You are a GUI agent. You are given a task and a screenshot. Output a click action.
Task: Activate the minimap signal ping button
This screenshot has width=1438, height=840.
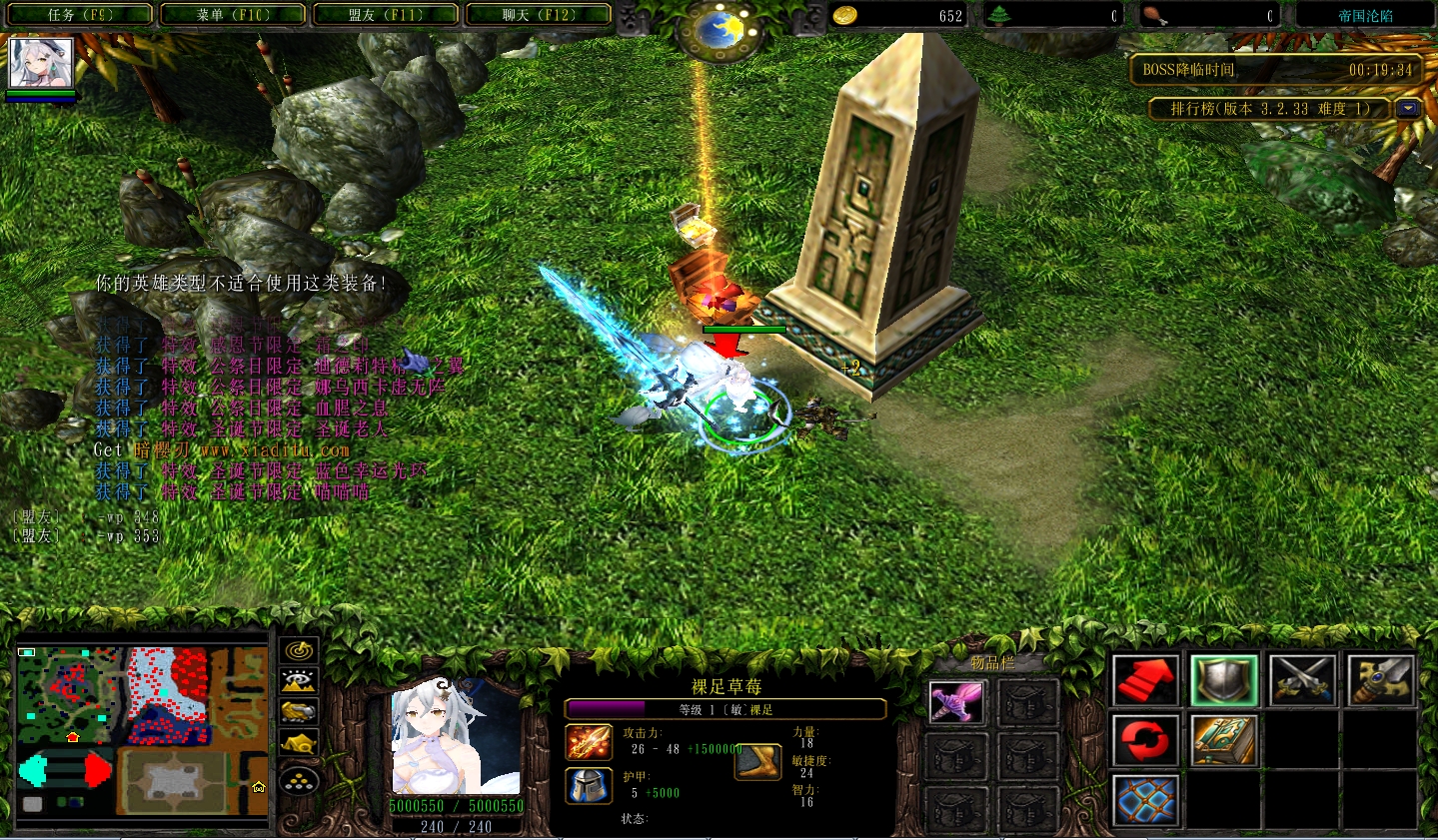299,651
